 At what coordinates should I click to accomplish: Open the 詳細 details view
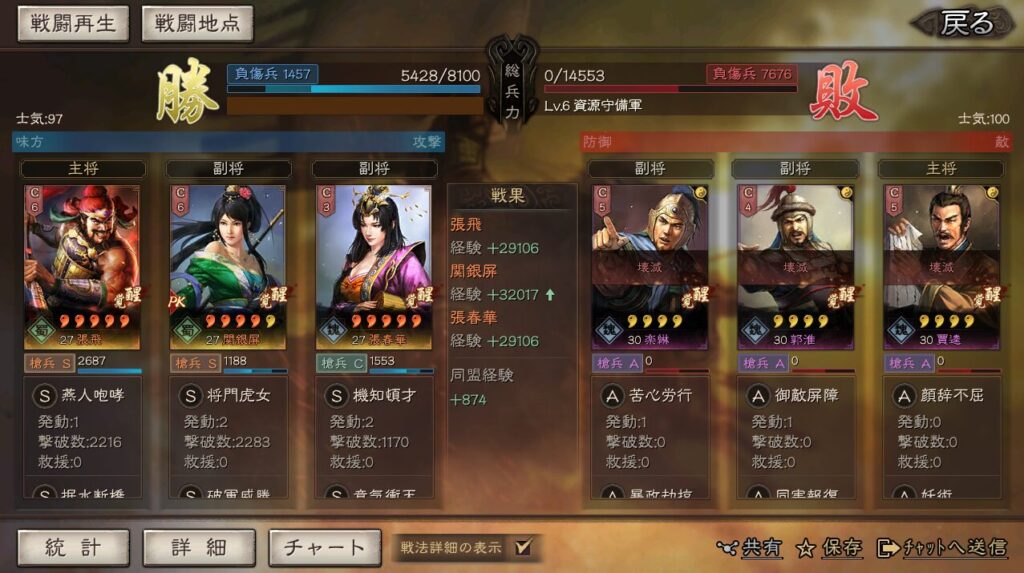pyautogui.click(x=198, y=547)
